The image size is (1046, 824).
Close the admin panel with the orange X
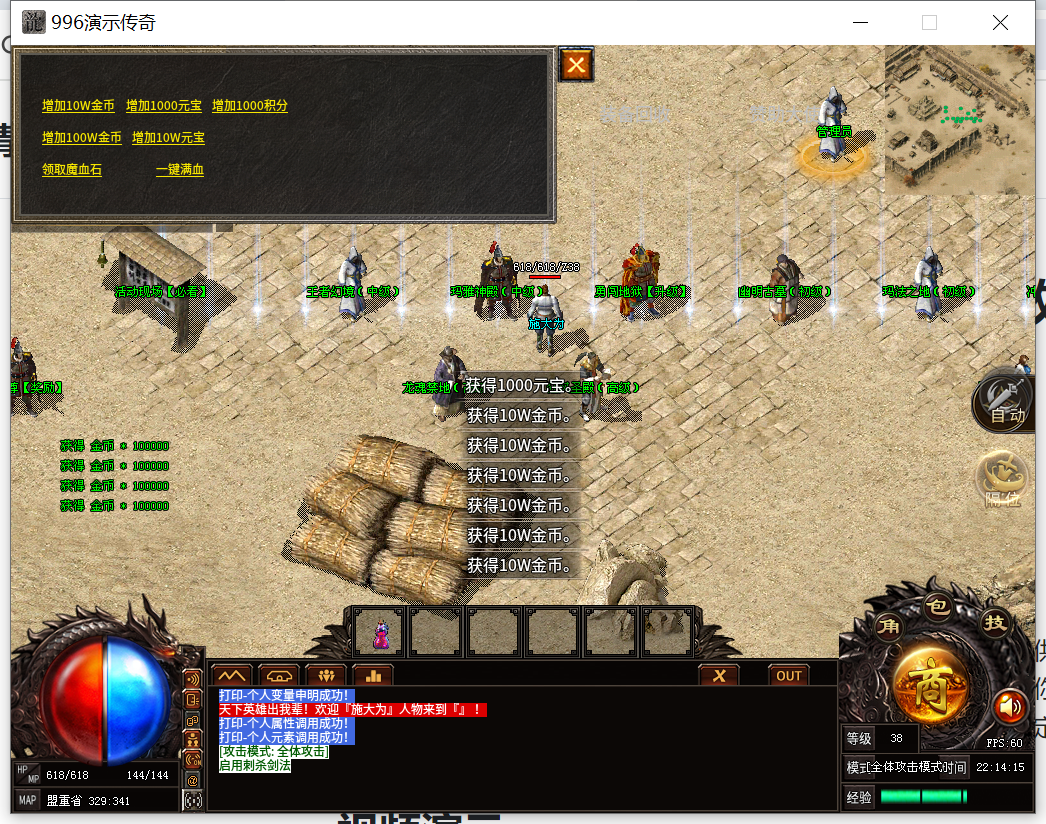click(x=576, y=65)
